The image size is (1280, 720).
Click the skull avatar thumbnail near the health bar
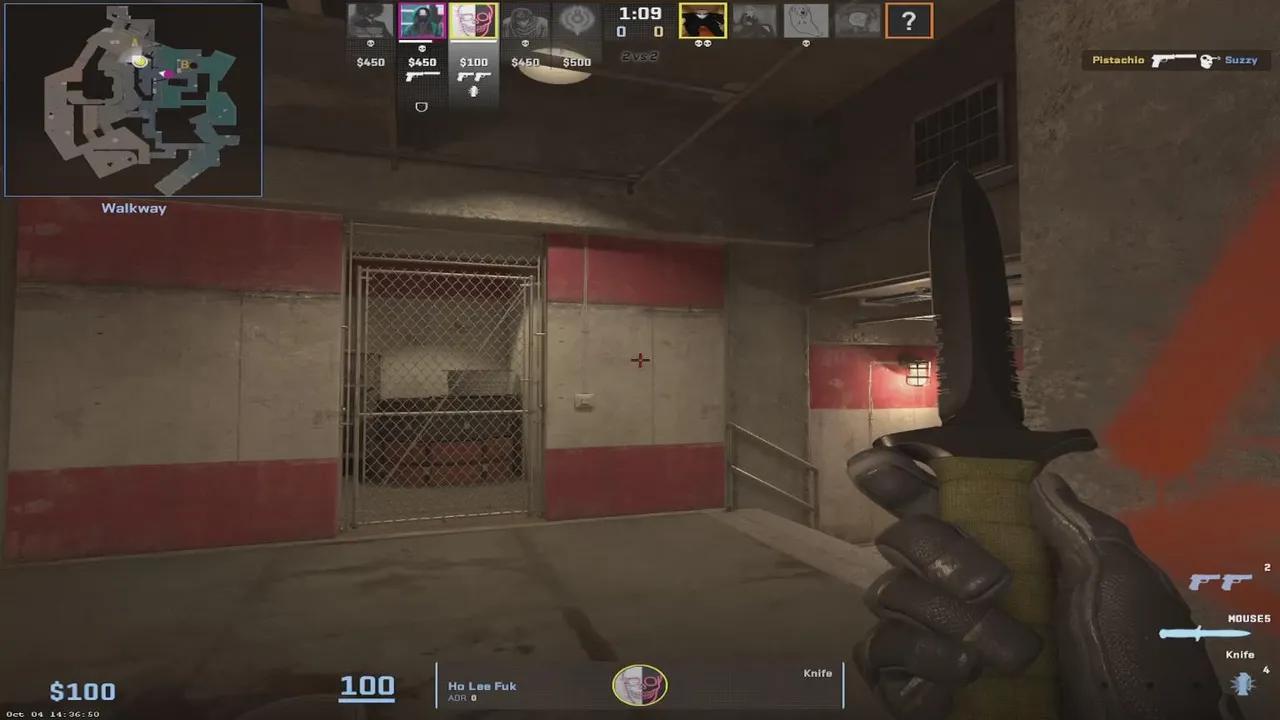[x=640, y=686]
